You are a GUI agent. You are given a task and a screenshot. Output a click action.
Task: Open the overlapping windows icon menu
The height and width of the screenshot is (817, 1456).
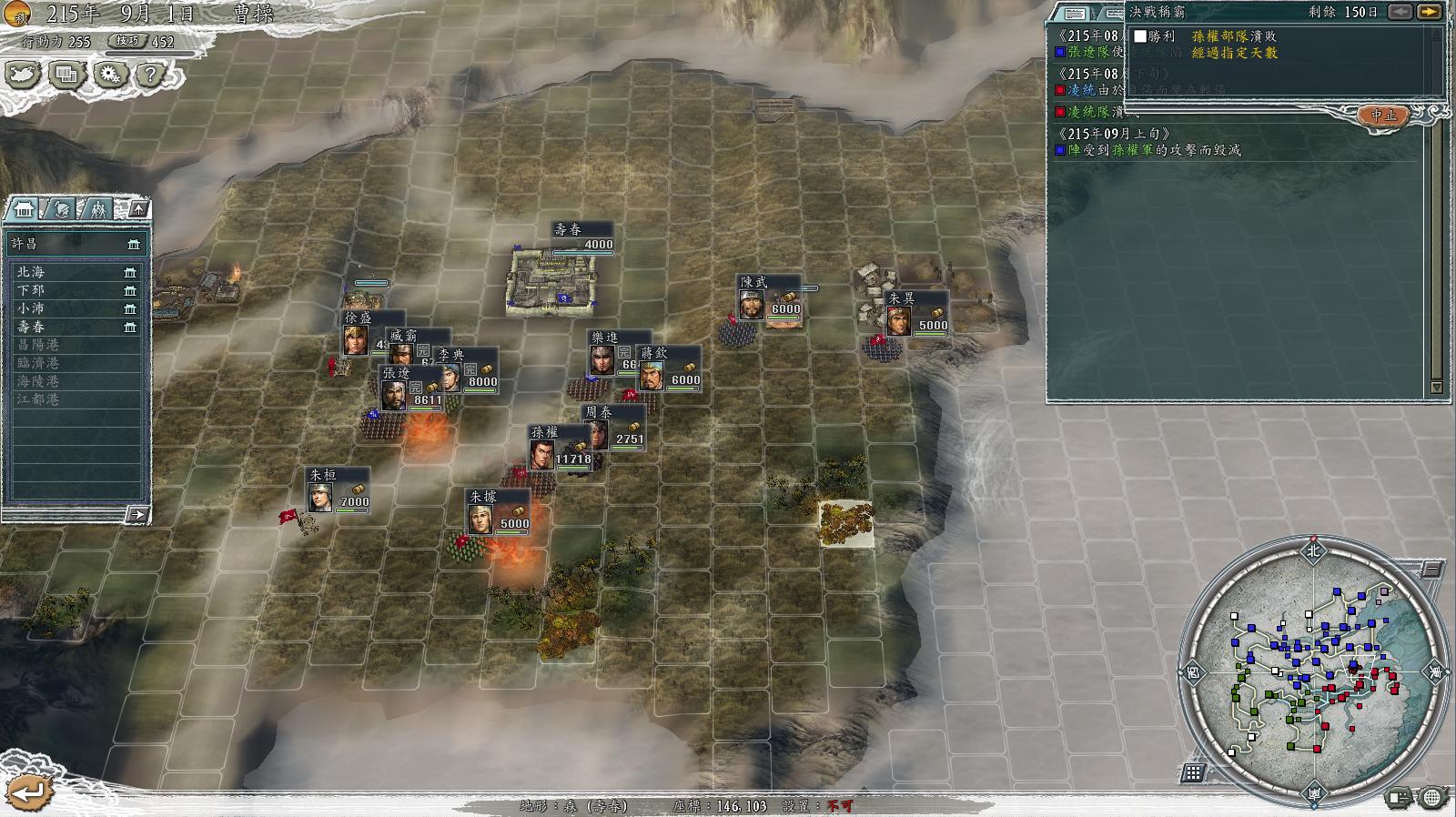[x=66, y=75]
